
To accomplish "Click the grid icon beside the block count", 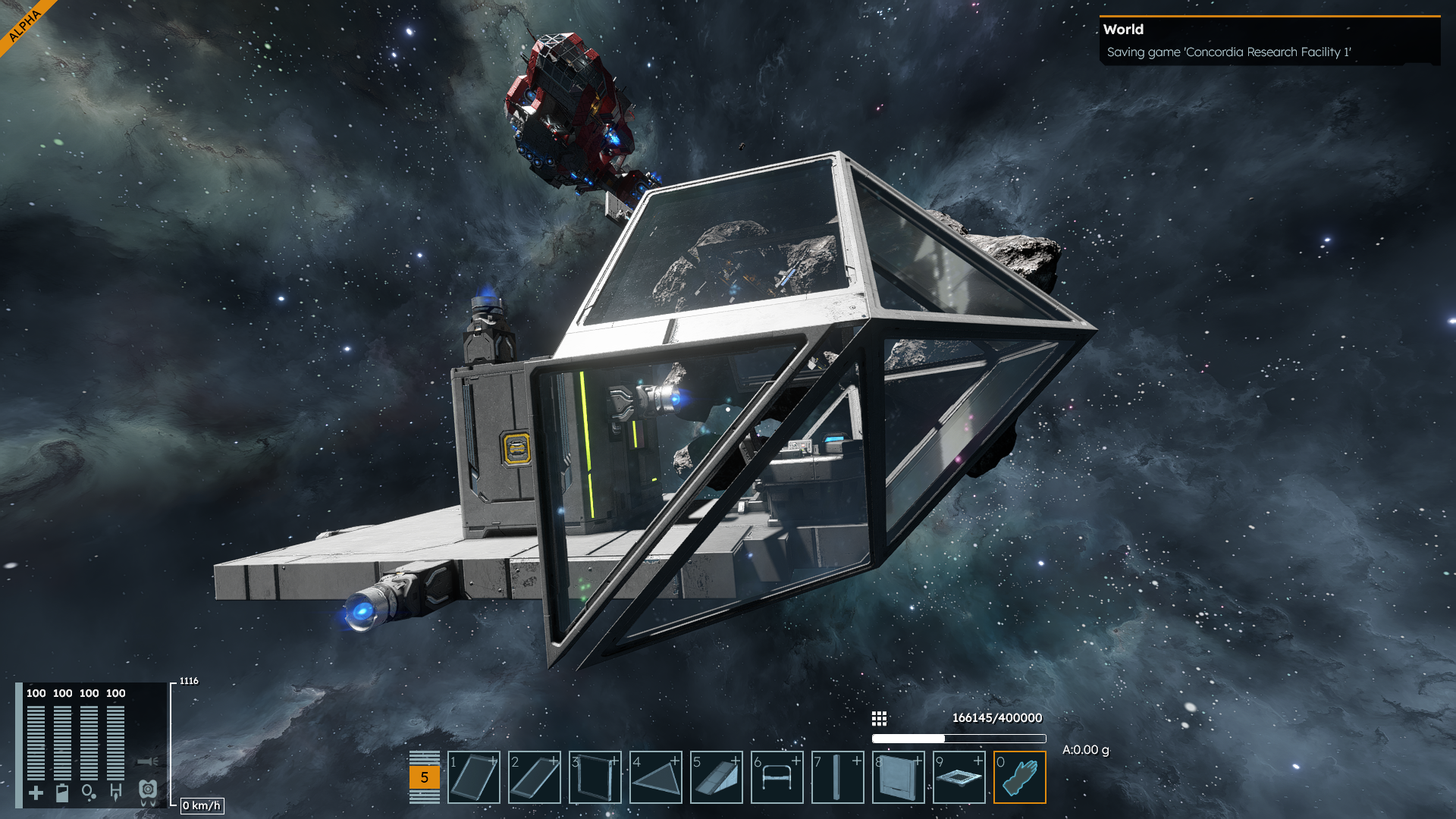I will [879, 718].
